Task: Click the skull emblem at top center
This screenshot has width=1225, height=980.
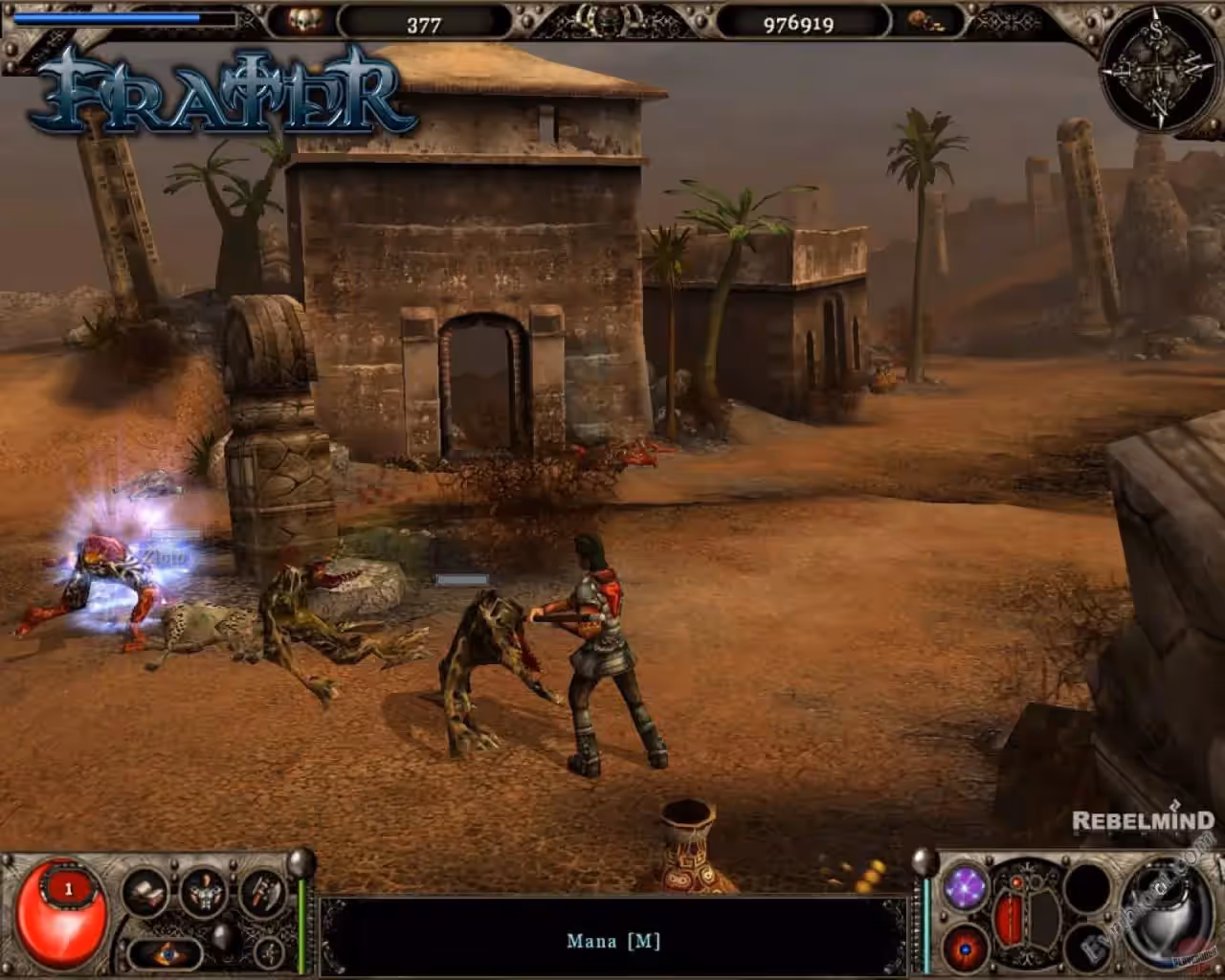Action: point(607,19)
